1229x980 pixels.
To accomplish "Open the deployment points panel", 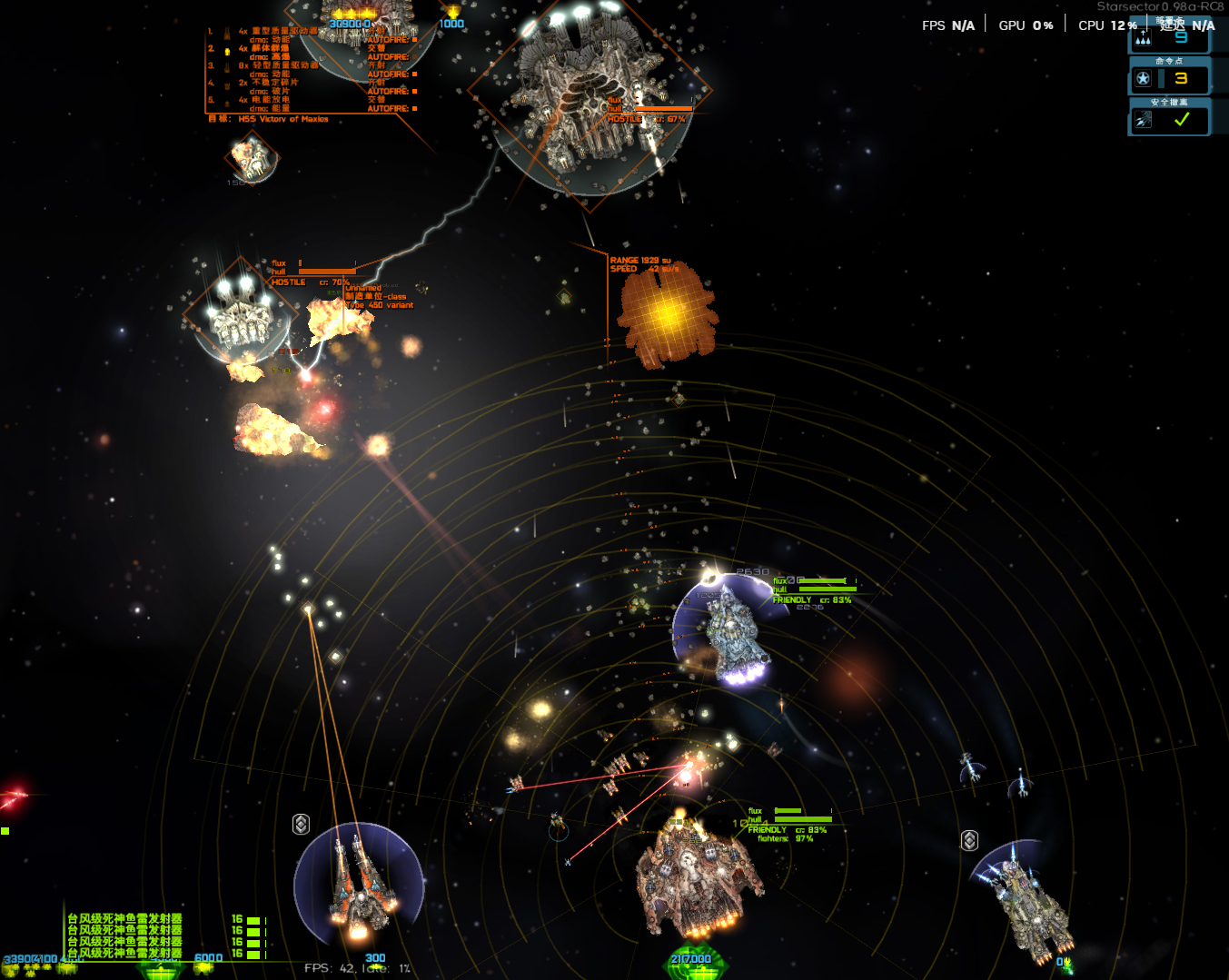I will point(1170,37).
